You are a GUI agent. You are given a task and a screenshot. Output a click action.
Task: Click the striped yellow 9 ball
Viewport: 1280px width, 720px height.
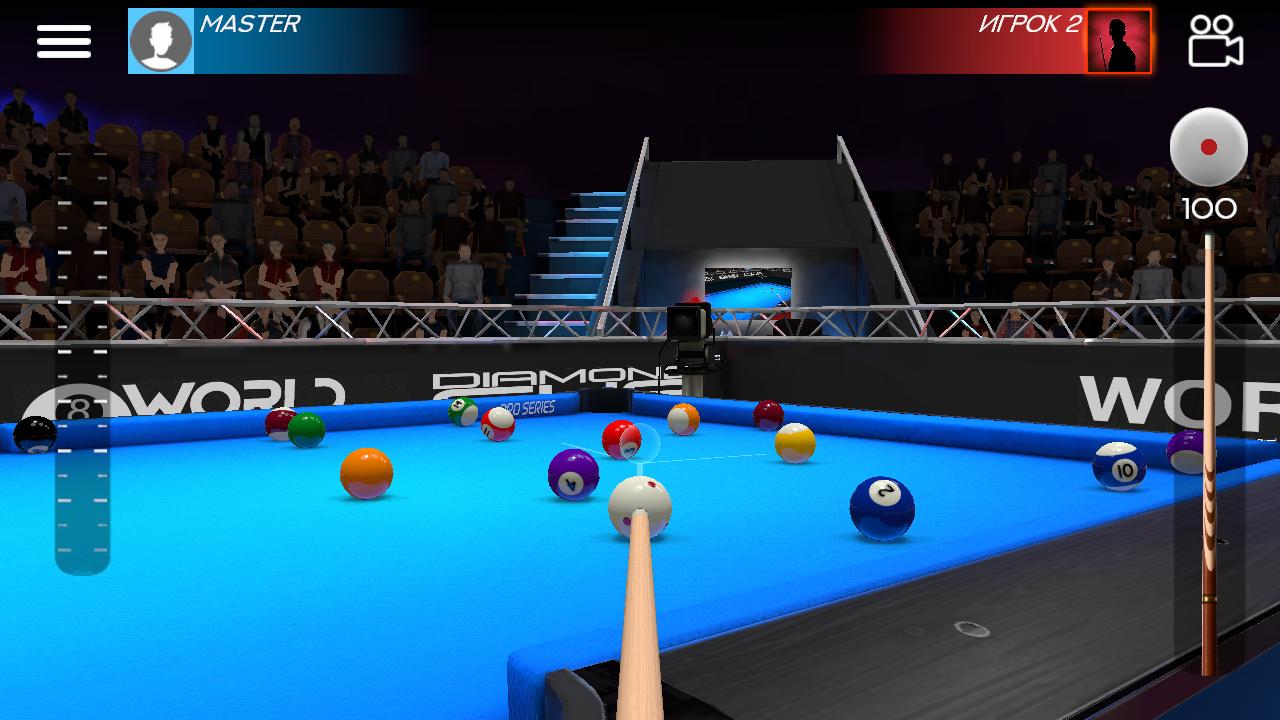coord(793,444)
